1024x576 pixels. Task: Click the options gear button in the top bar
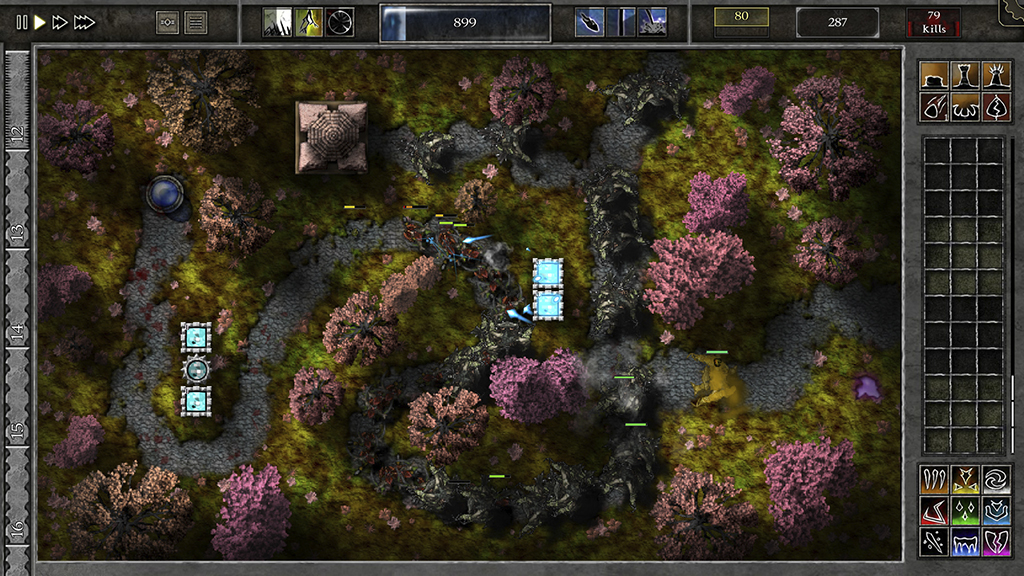pos(168,22)
